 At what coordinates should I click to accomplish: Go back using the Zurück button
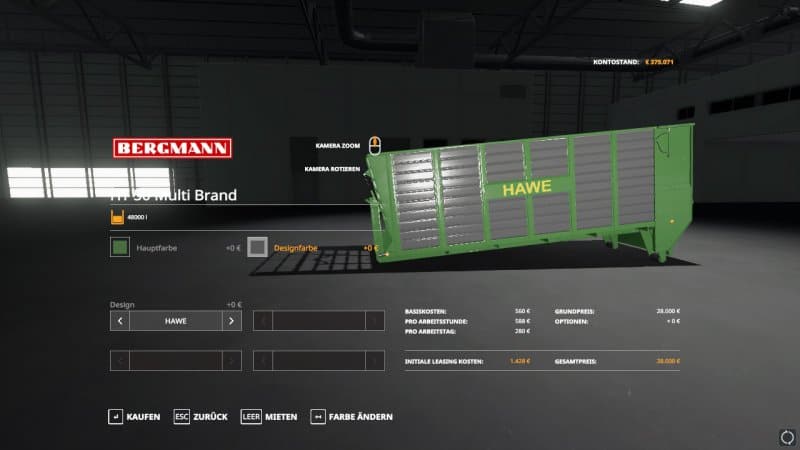201,416
